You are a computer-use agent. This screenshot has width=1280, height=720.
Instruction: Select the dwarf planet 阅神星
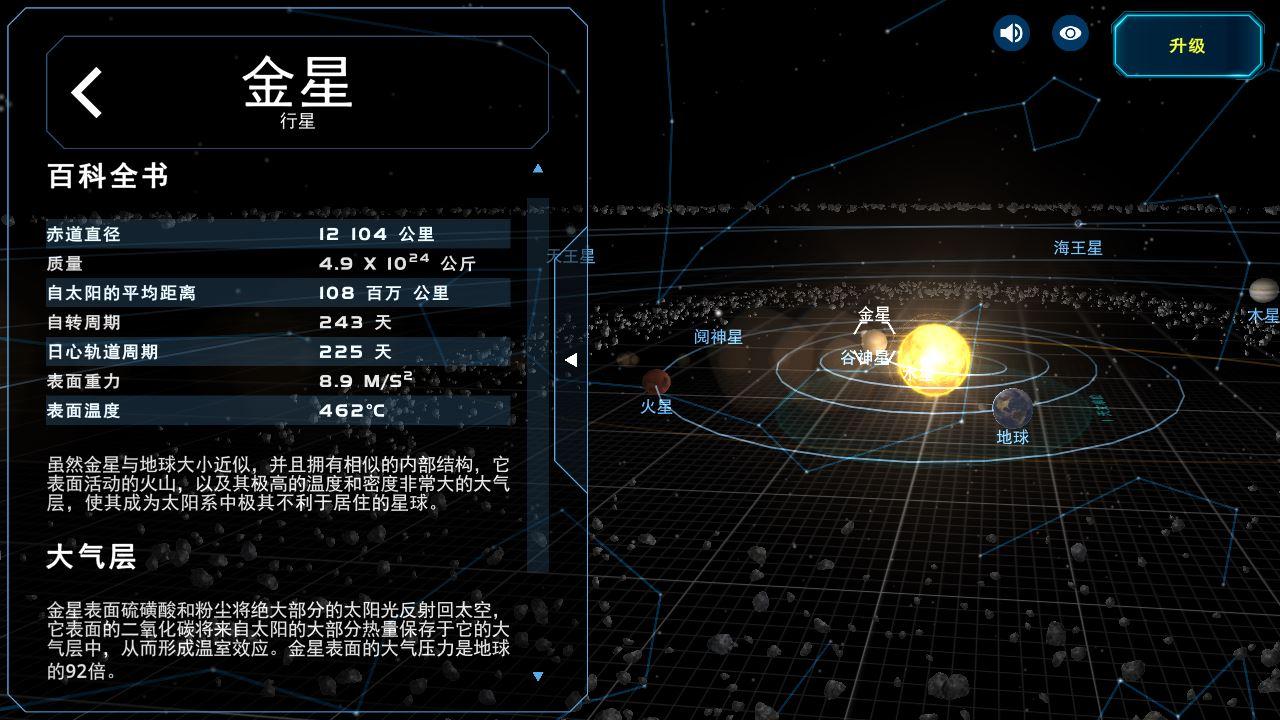tap(717, 336)
